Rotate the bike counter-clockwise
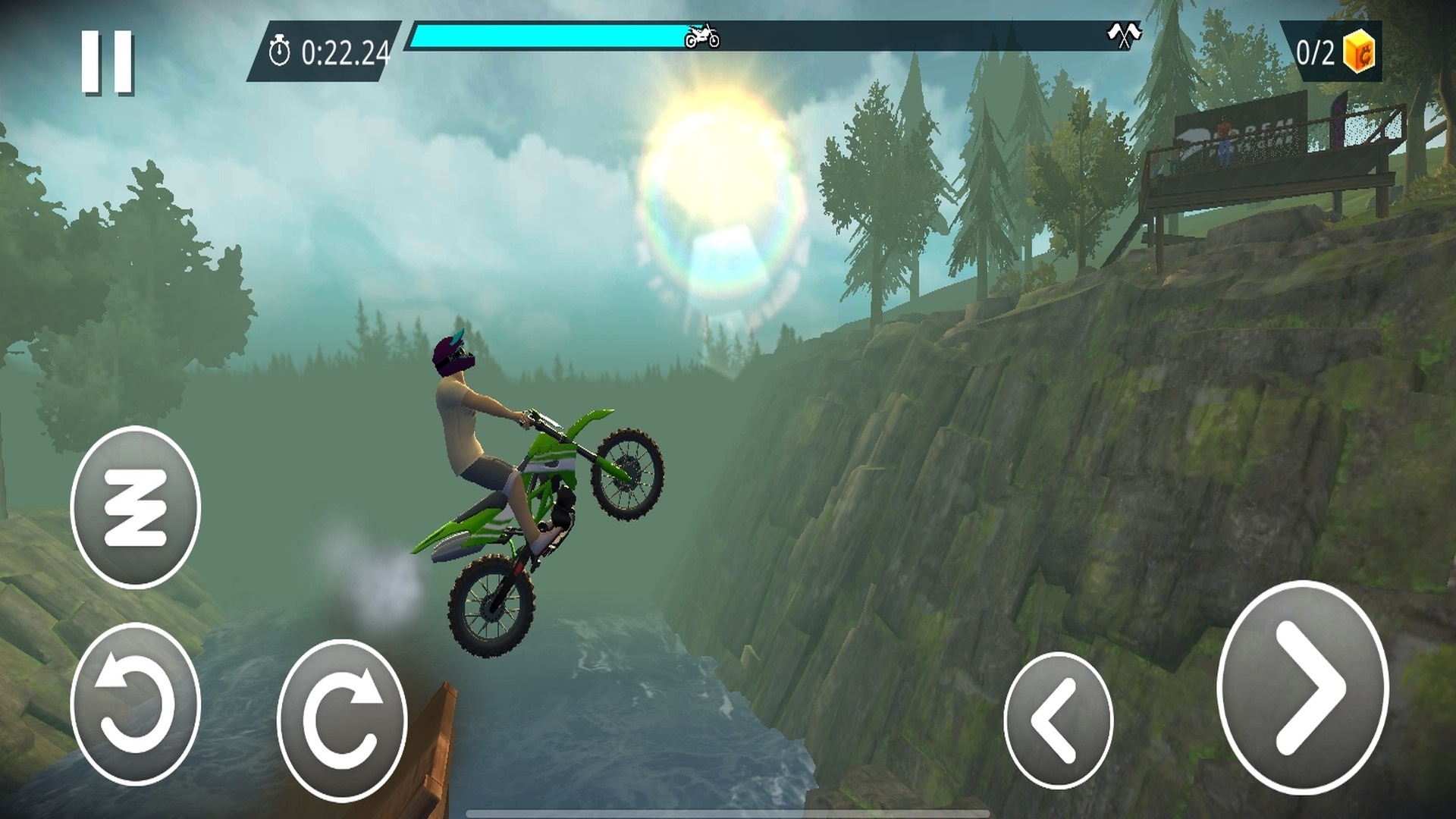 pos(135,703)
